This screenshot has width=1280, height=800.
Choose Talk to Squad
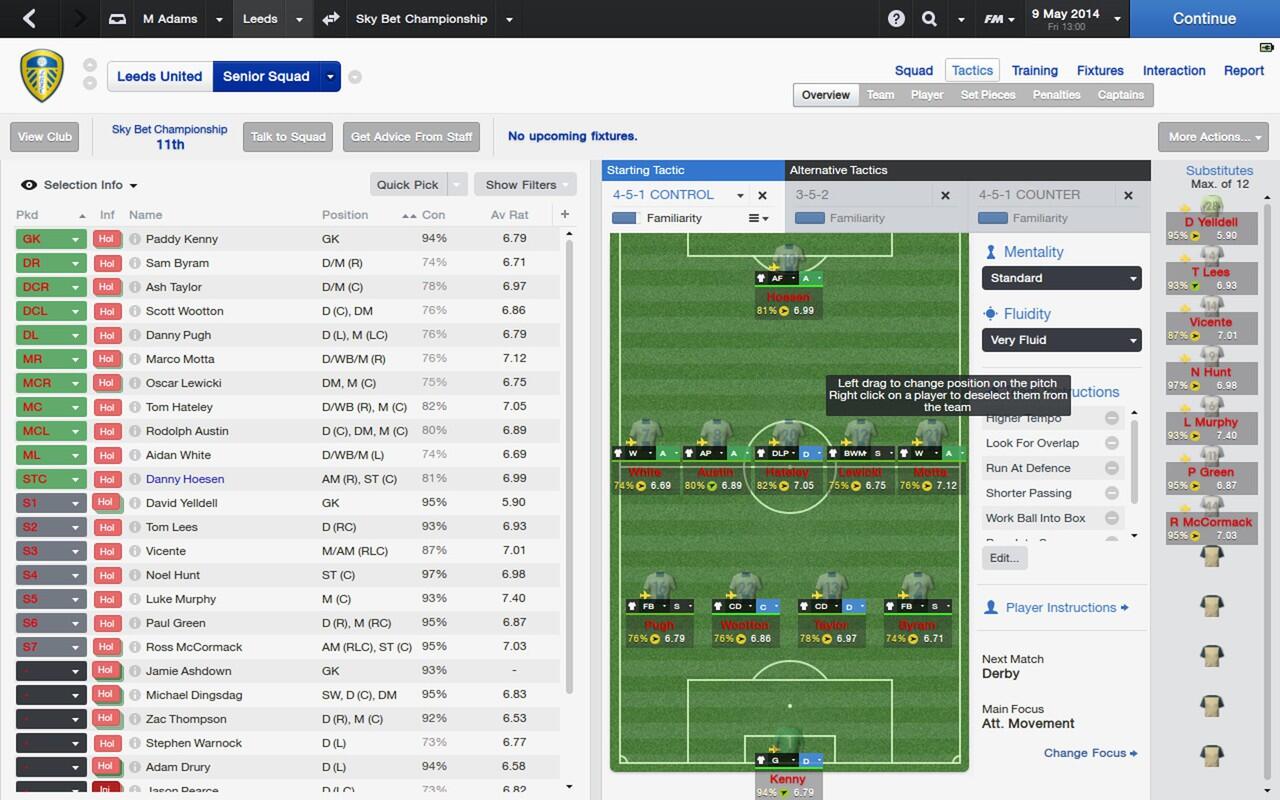pos(288,137)
